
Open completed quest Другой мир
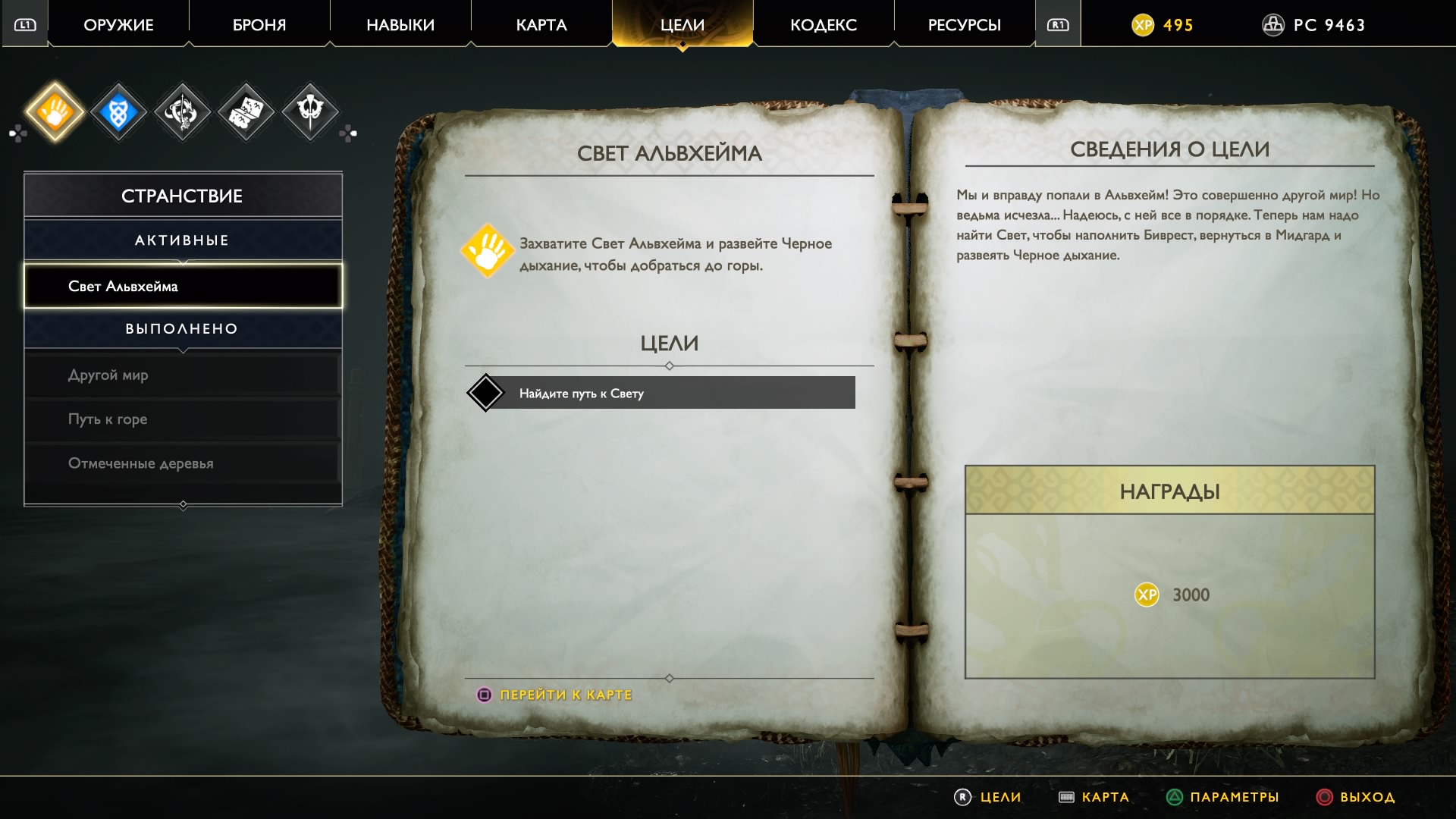[x=183, y=375]
